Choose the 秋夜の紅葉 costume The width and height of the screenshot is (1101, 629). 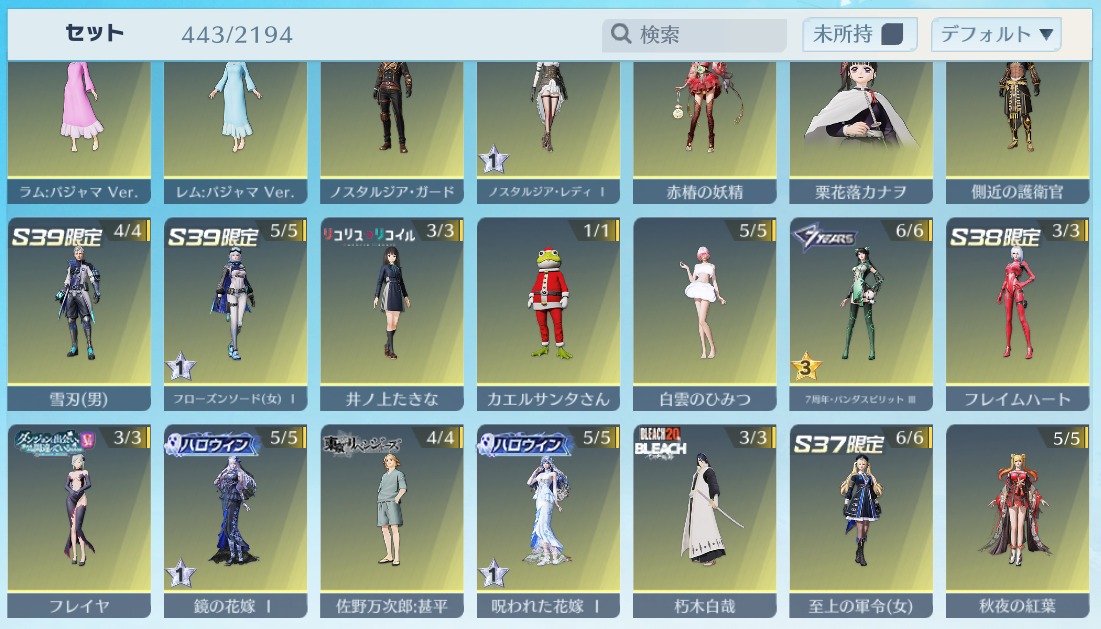tap(1017, 518)
